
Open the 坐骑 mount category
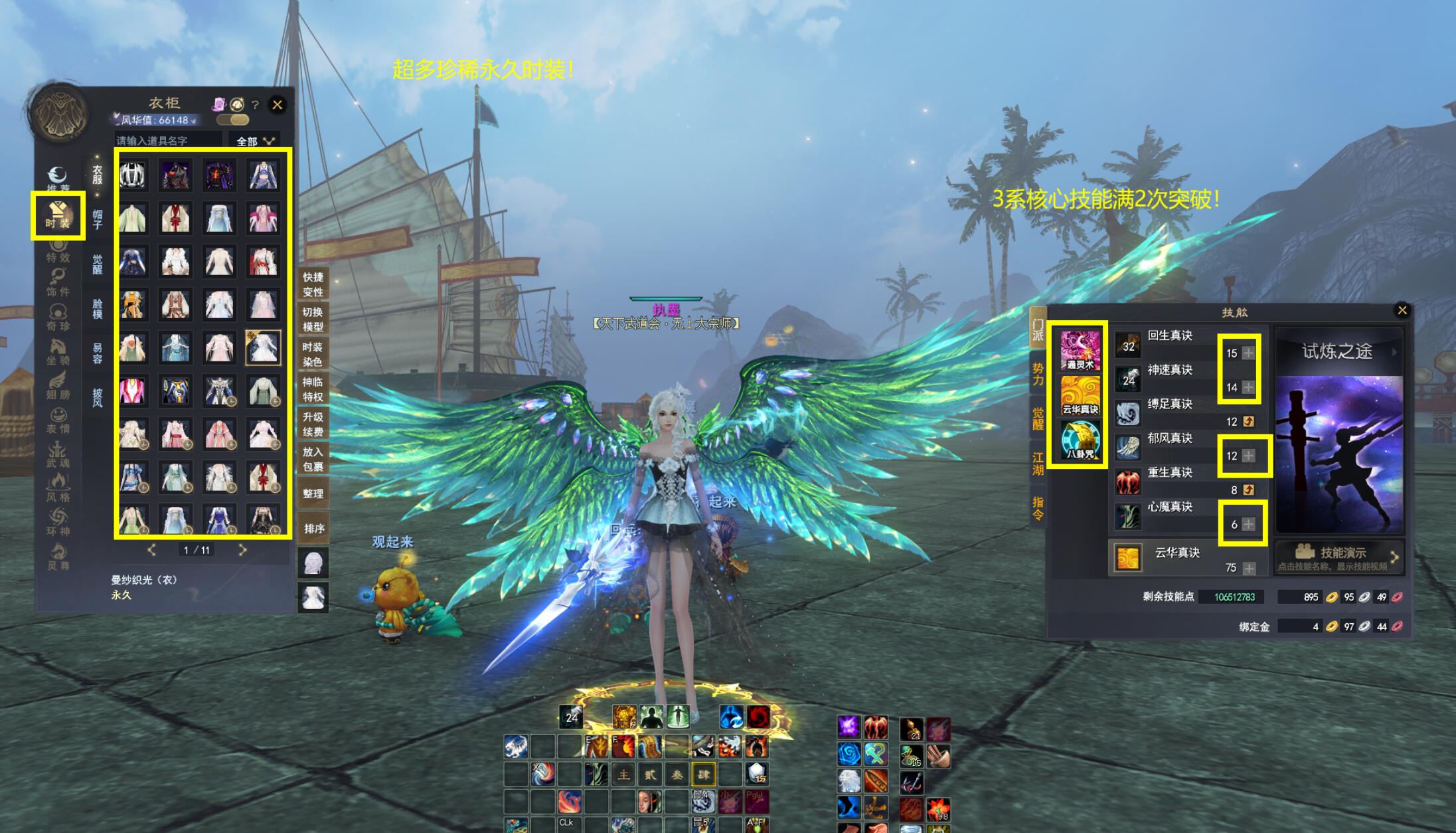[x=58, y=352]
